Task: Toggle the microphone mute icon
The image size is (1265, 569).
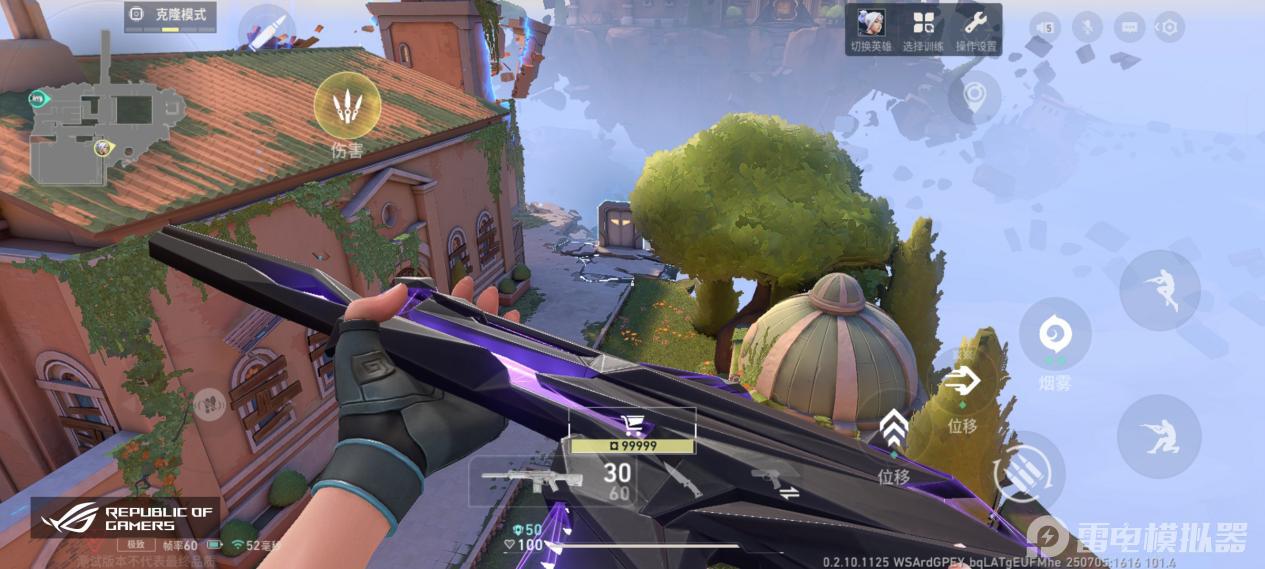Action: coord(1087,27)
